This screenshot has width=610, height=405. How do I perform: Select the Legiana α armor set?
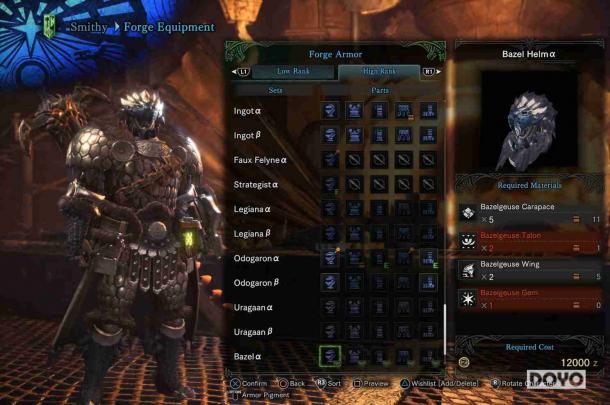click(260, 209)
